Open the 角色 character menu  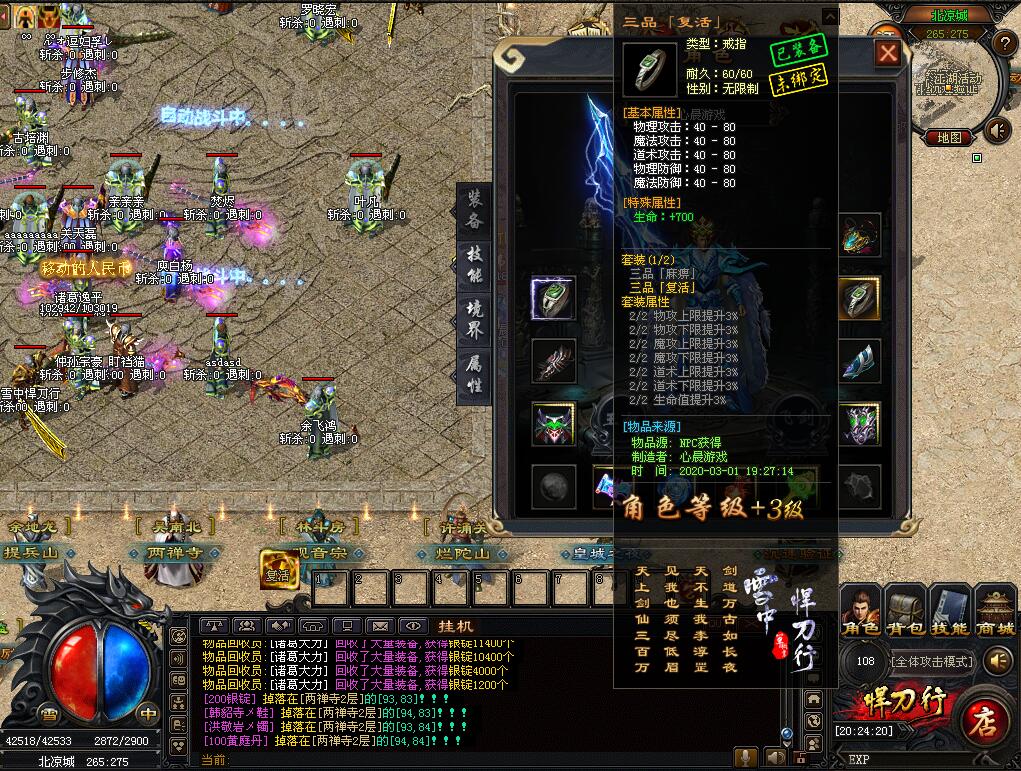click(860, 612)
